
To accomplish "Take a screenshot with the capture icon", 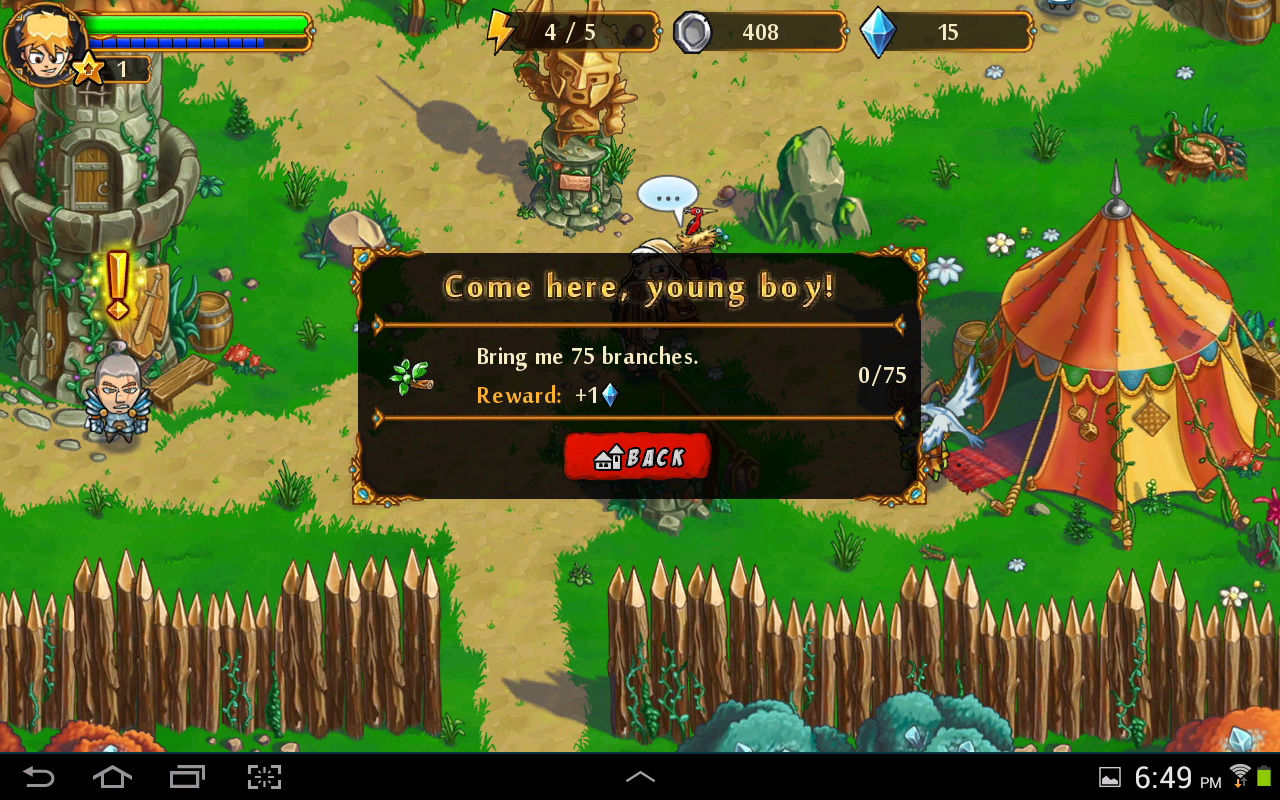I will pyautogui.click(x=264, y=777).
